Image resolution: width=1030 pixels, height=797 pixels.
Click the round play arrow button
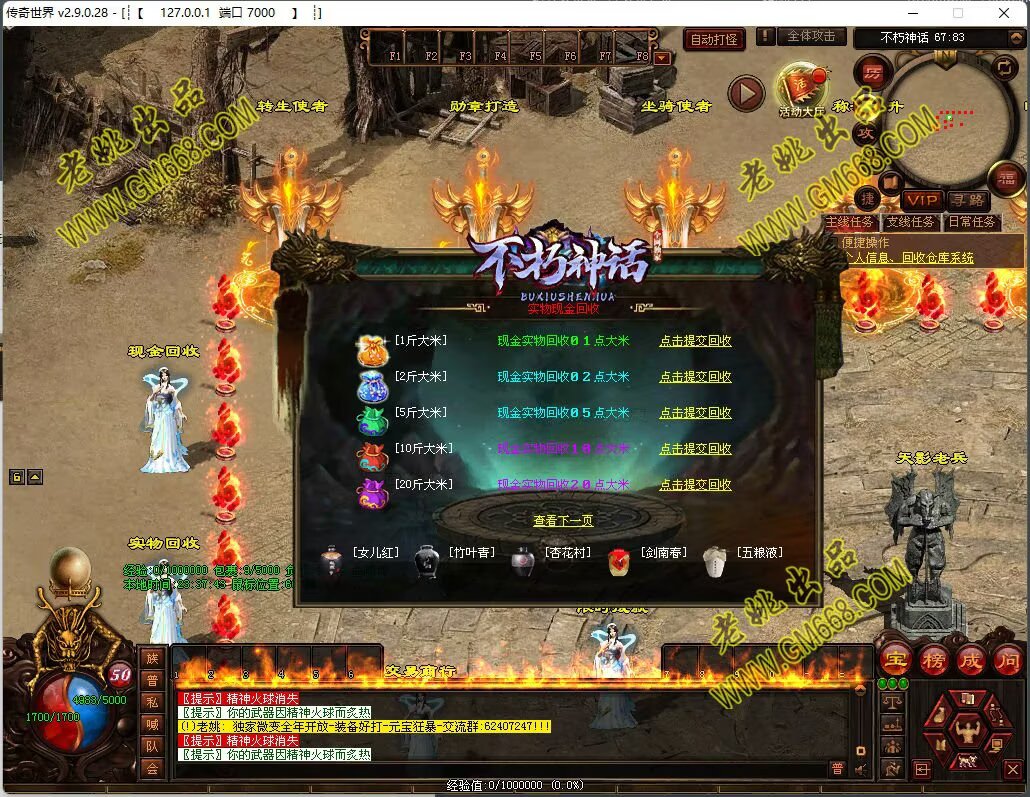(x=745, y=94)
